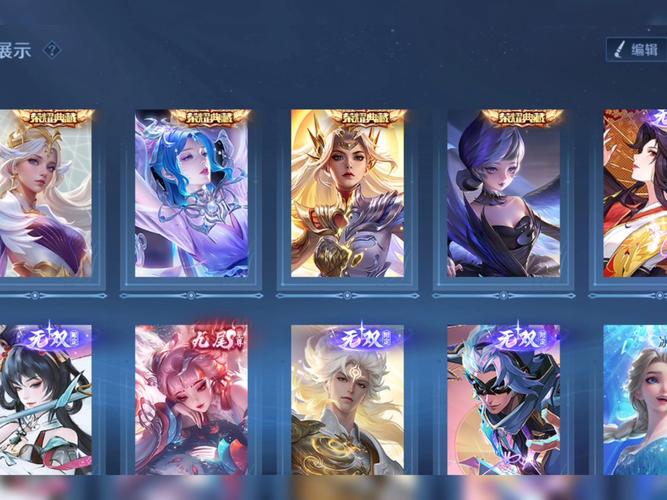Image resolution: width=667 pixels, height=500 pixels.
Task: Open the dark-haired woman in red-orange robe card
Action: tap(636, 195)
